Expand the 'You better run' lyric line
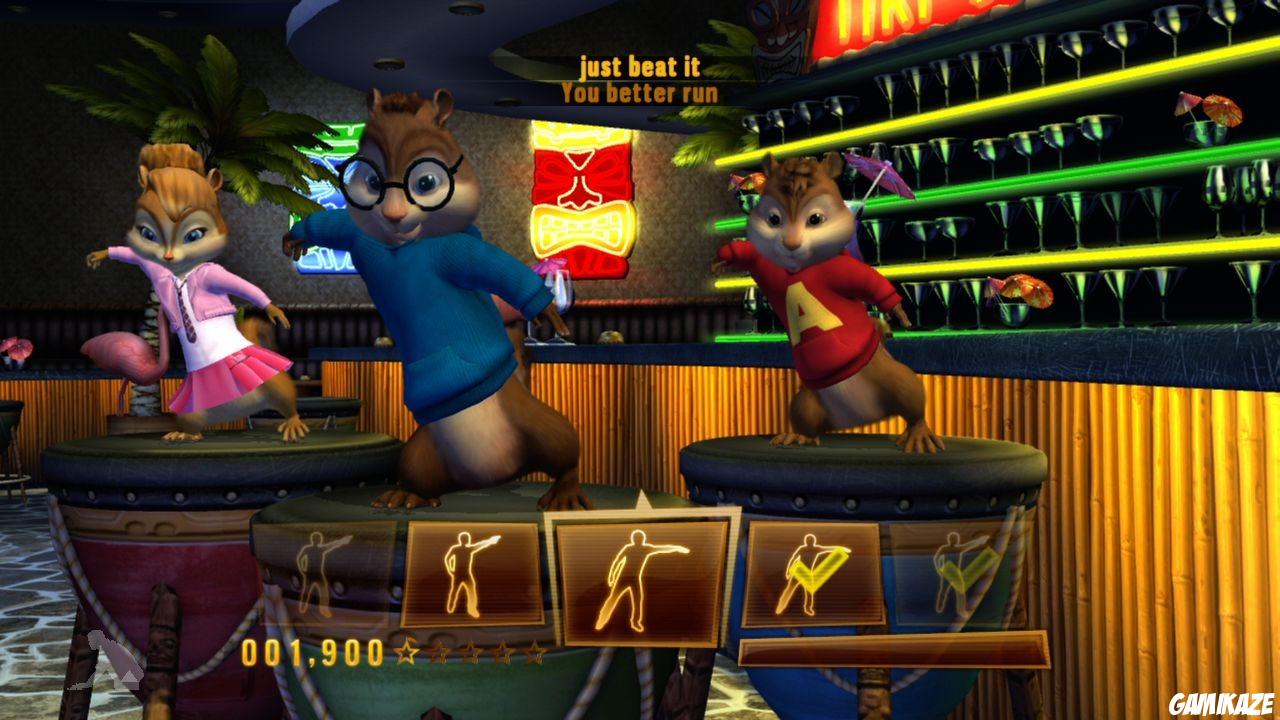 [640, 91]
